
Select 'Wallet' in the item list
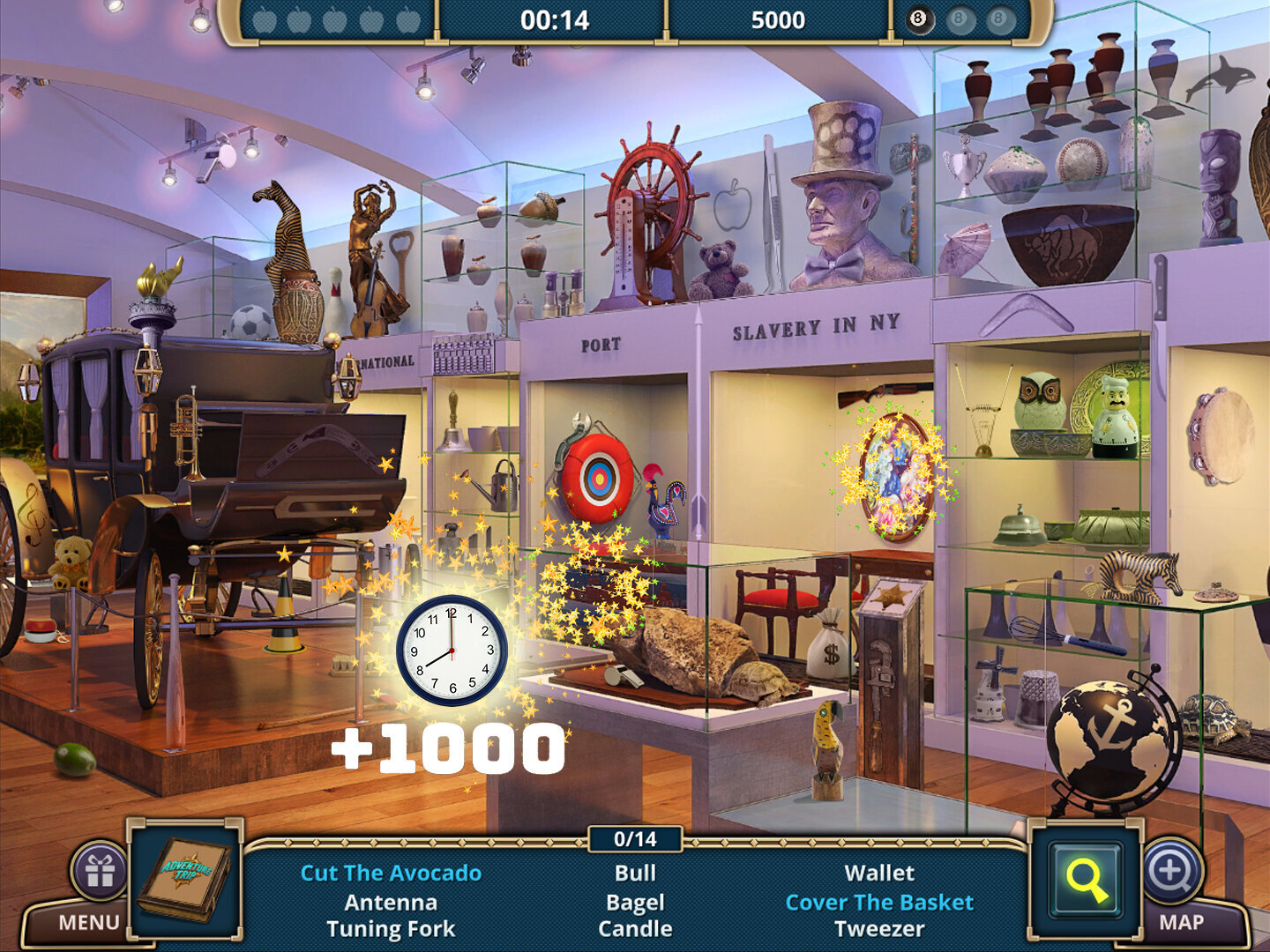coord(879,873)
